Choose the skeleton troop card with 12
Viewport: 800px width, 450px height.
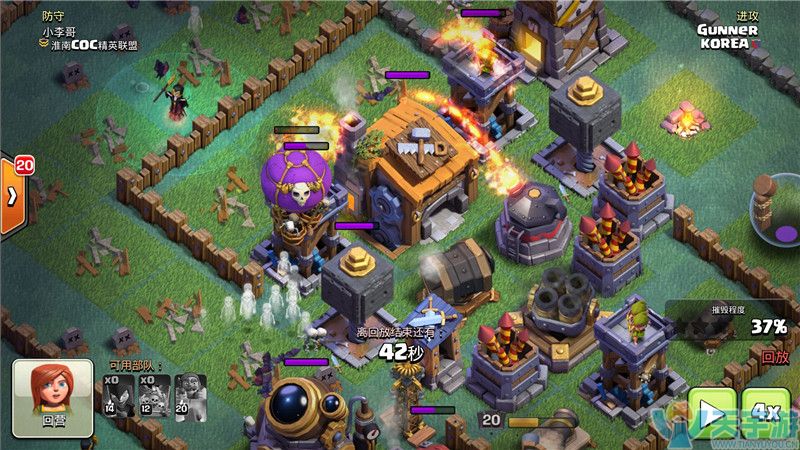154,396
